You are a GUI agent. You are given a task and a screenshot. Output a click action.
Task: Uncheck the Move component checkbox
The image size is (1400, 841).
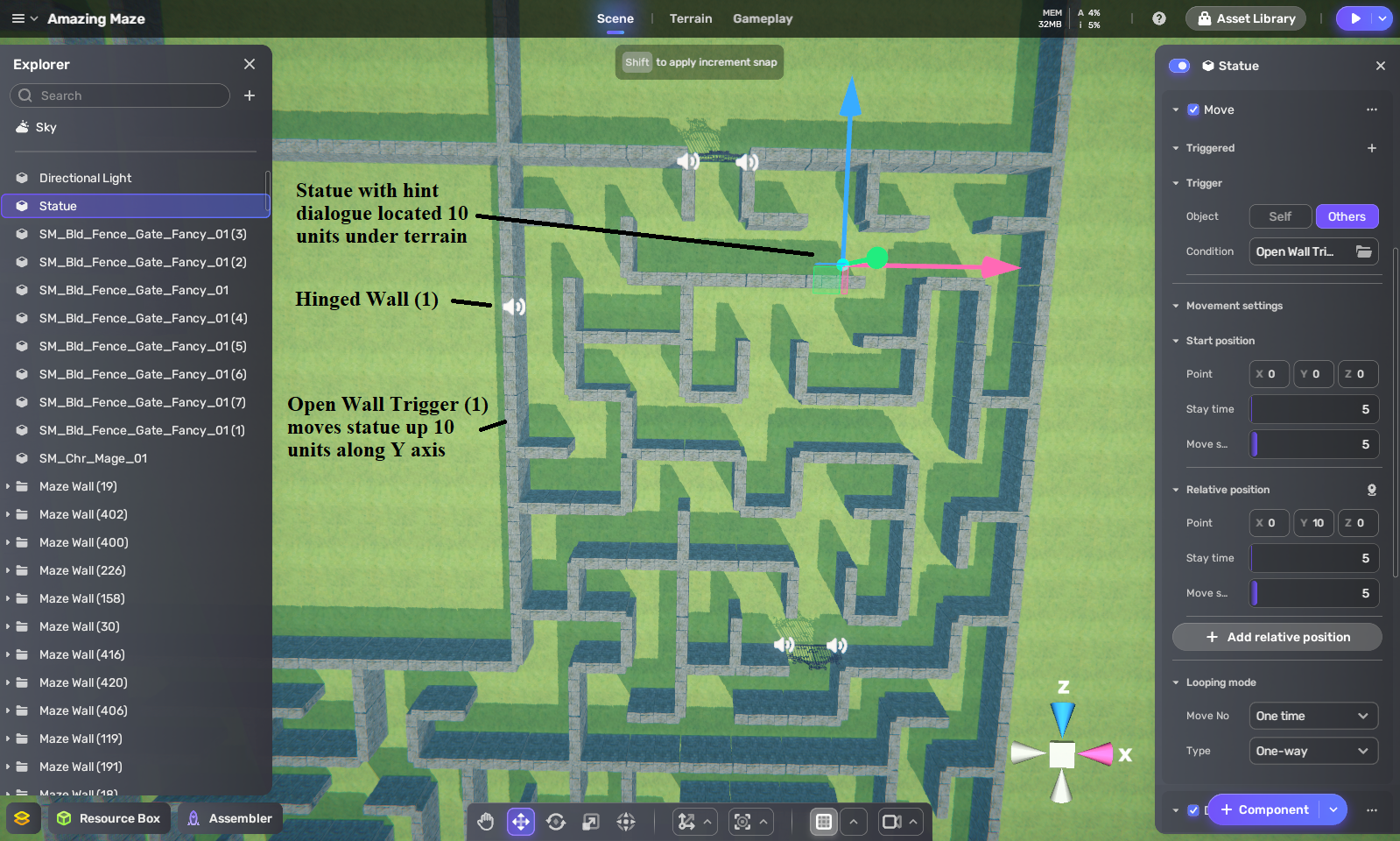1193,110
